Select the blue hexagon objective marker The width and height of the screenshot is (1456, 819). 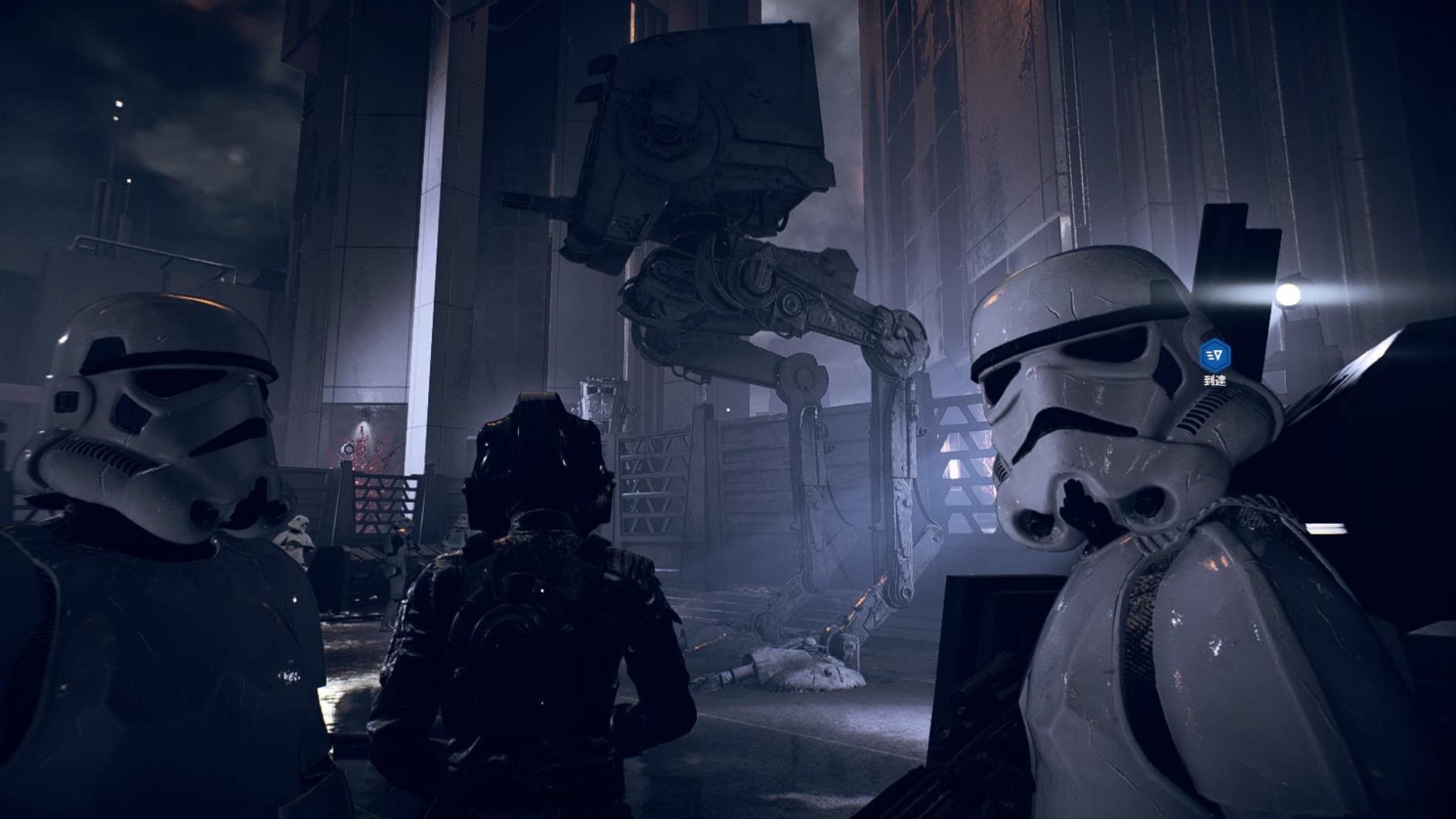point(1214,355)
